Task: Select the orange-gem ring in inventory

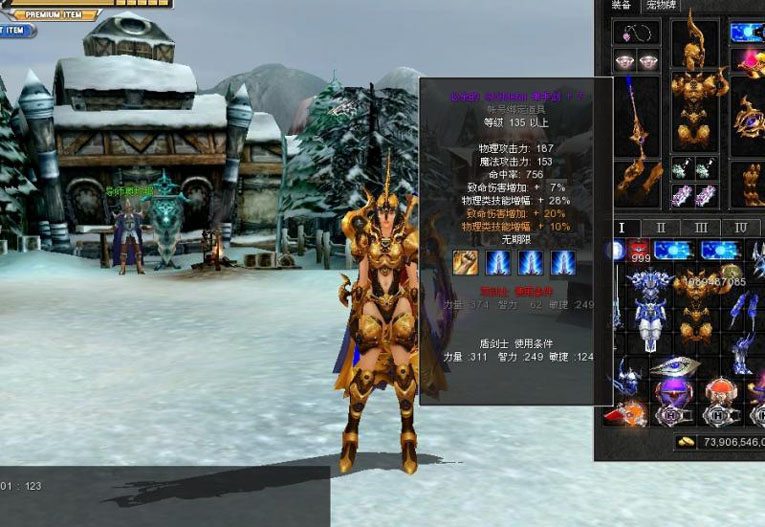Action: coord(719,391)
